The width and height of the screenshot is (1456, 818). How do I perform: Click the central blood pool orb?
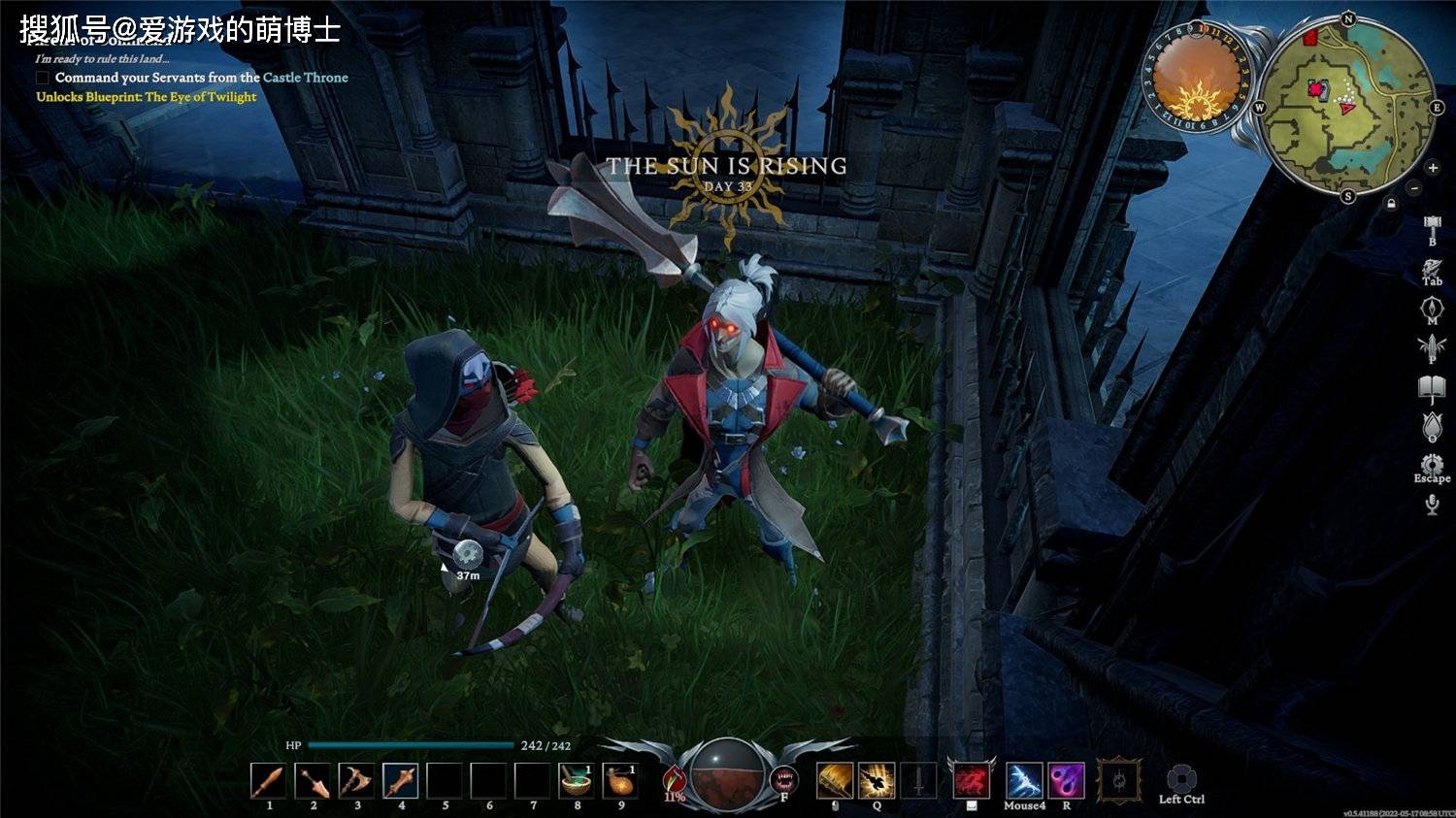click(728, 773)
